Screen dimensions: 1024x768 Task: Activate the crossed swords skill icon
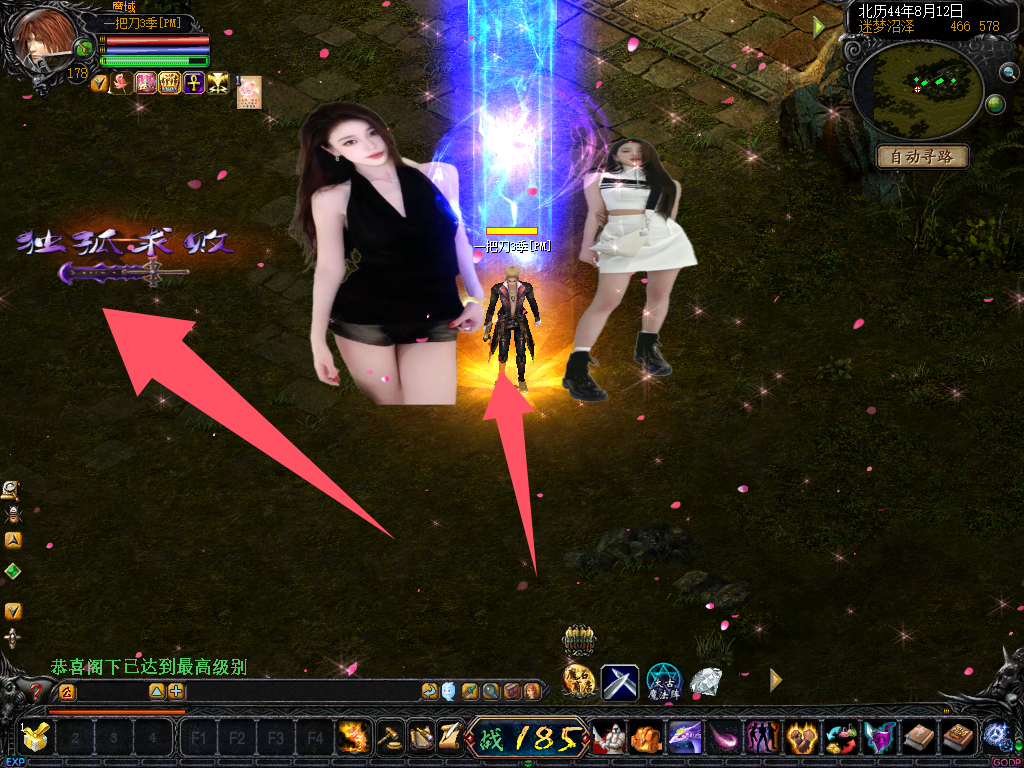619,682
